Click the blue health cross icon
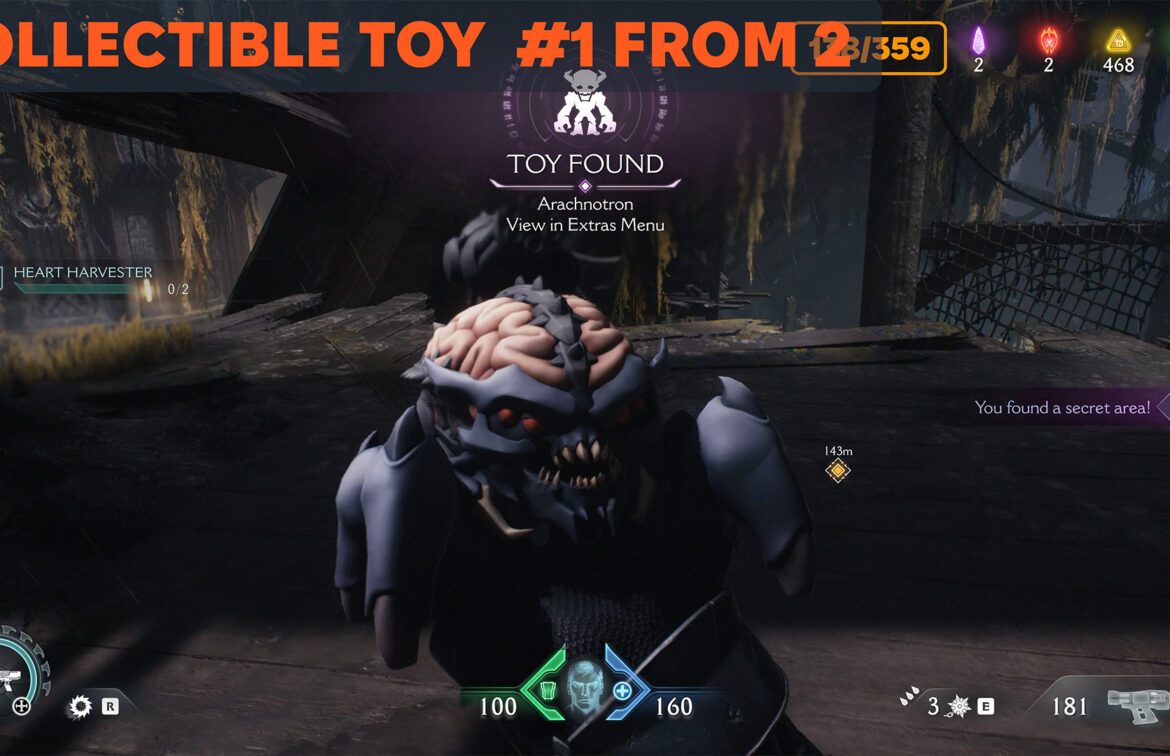The height and width of the screenshot is (756, 1170). tap(622, 691)
